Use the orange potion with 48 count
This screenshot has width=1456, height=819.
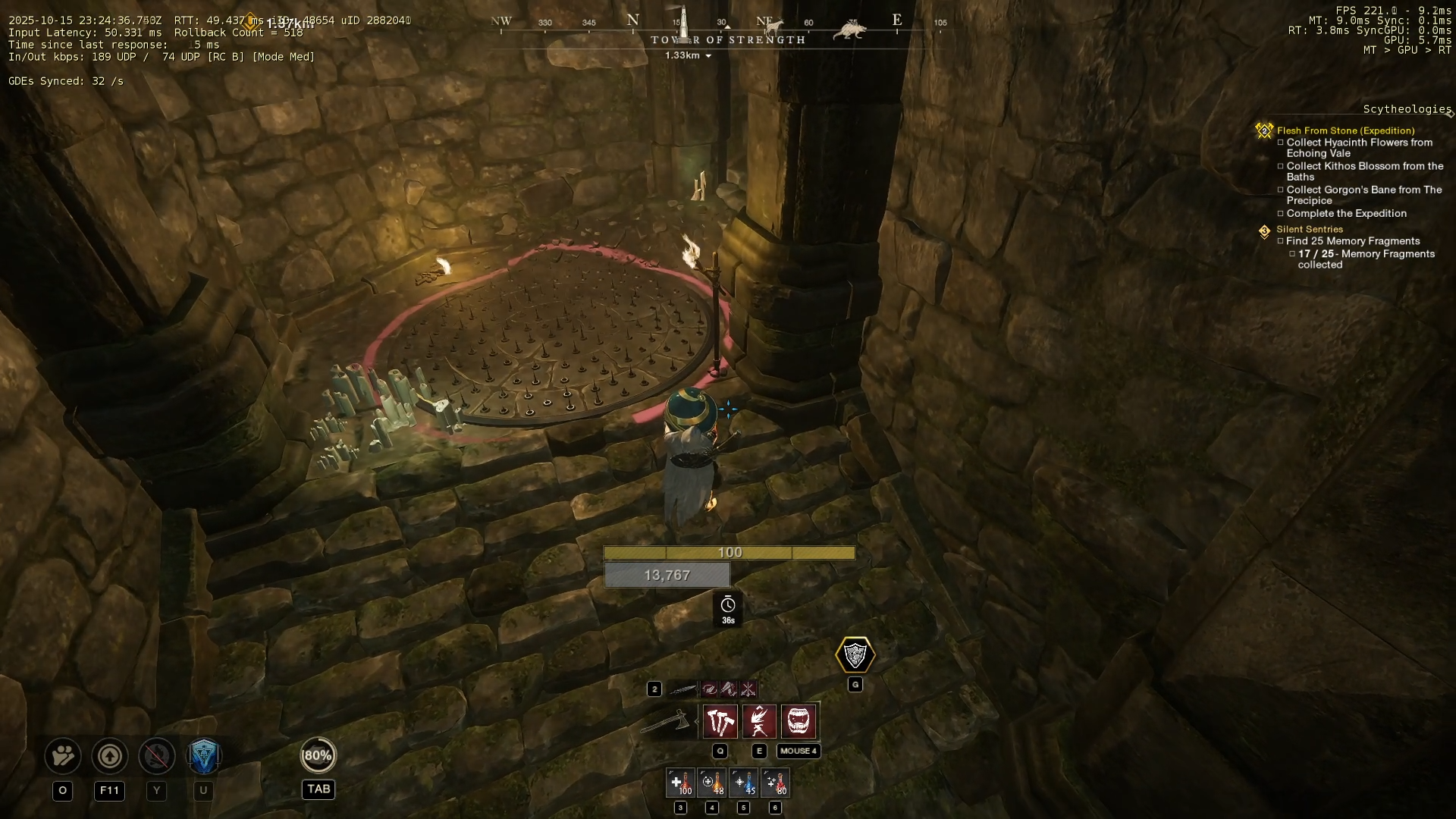click(712, 783)
